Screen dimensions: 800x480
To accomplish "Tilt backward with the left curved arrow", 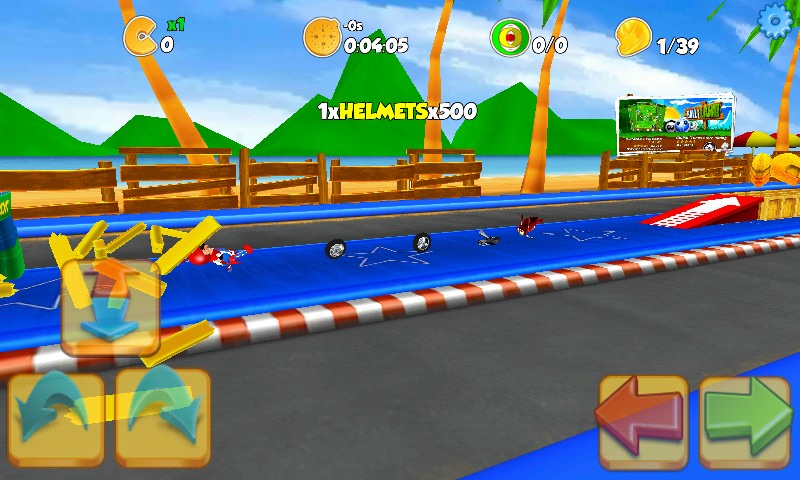I will click(x=56, y=419).
